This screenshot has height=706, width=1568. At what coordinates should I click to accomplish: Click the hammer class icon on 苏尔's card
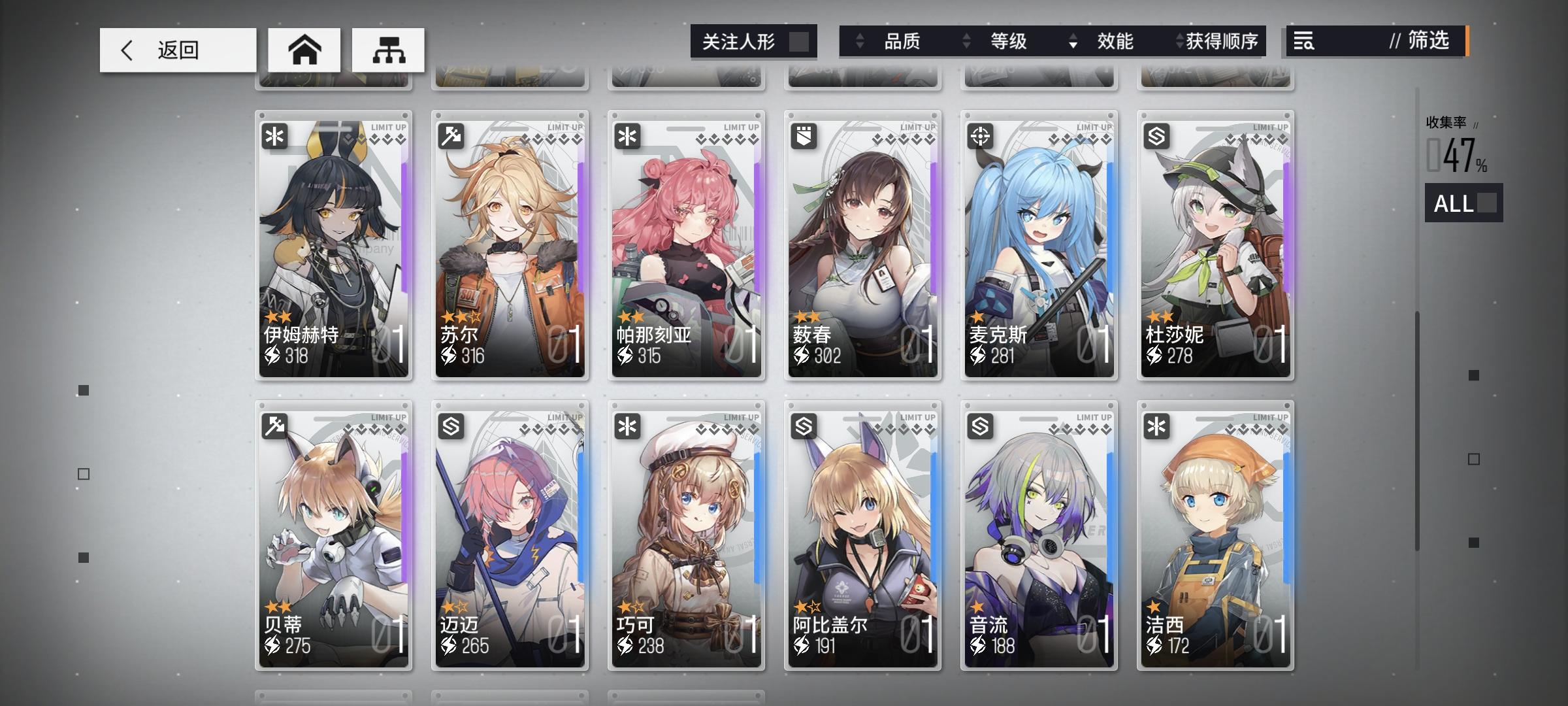point(452,135)
